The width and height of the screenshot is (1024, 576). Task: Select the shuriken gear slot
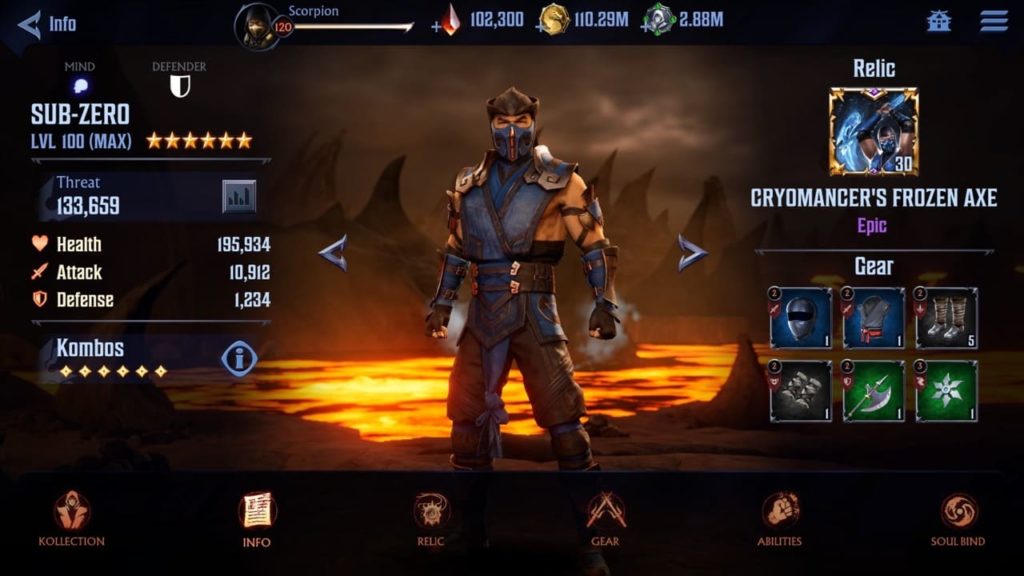coord(946,391)
